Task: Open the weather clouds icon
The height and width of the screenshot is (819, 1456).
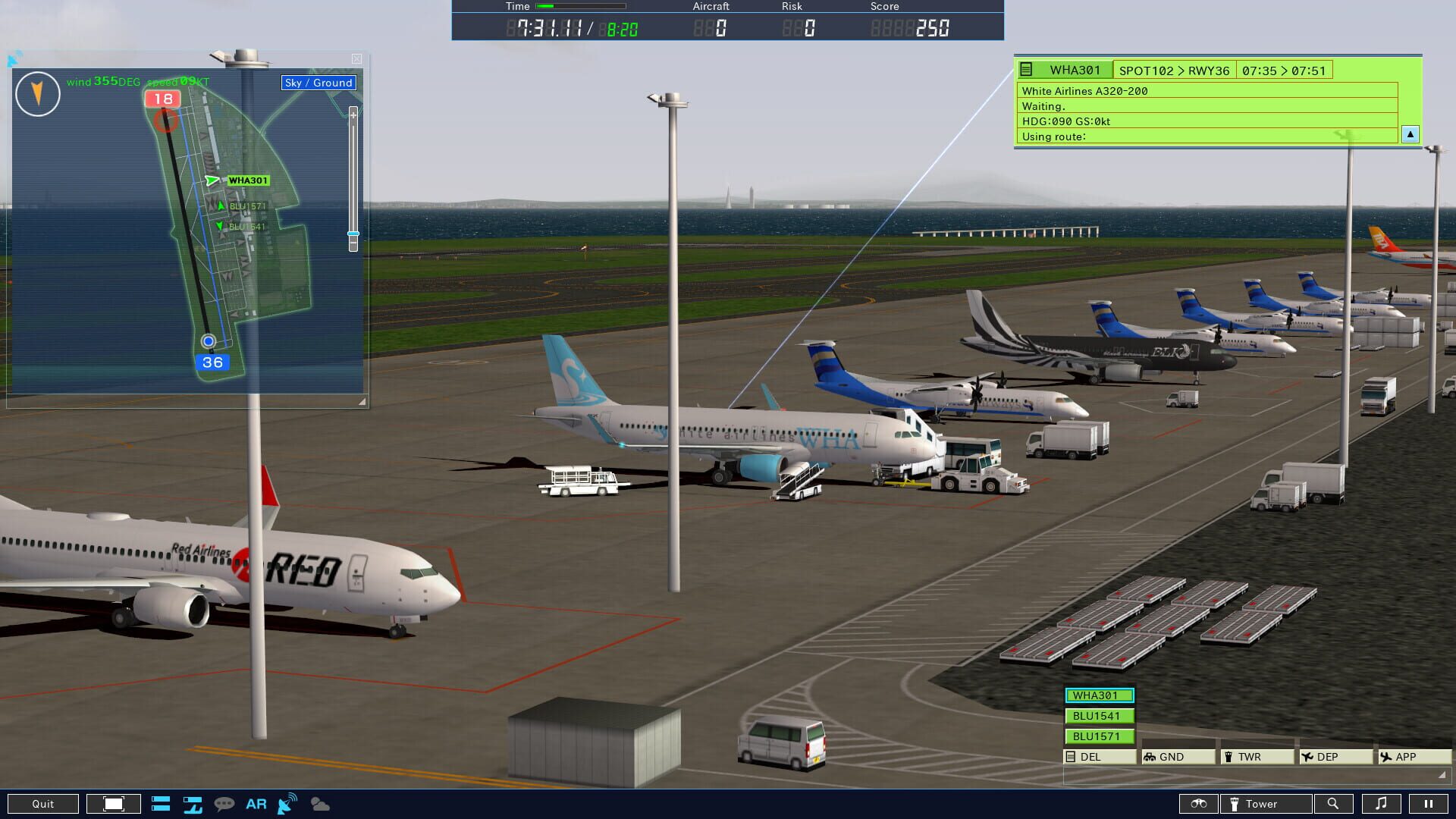Action: pyautogui.click(x=320, y=804)
